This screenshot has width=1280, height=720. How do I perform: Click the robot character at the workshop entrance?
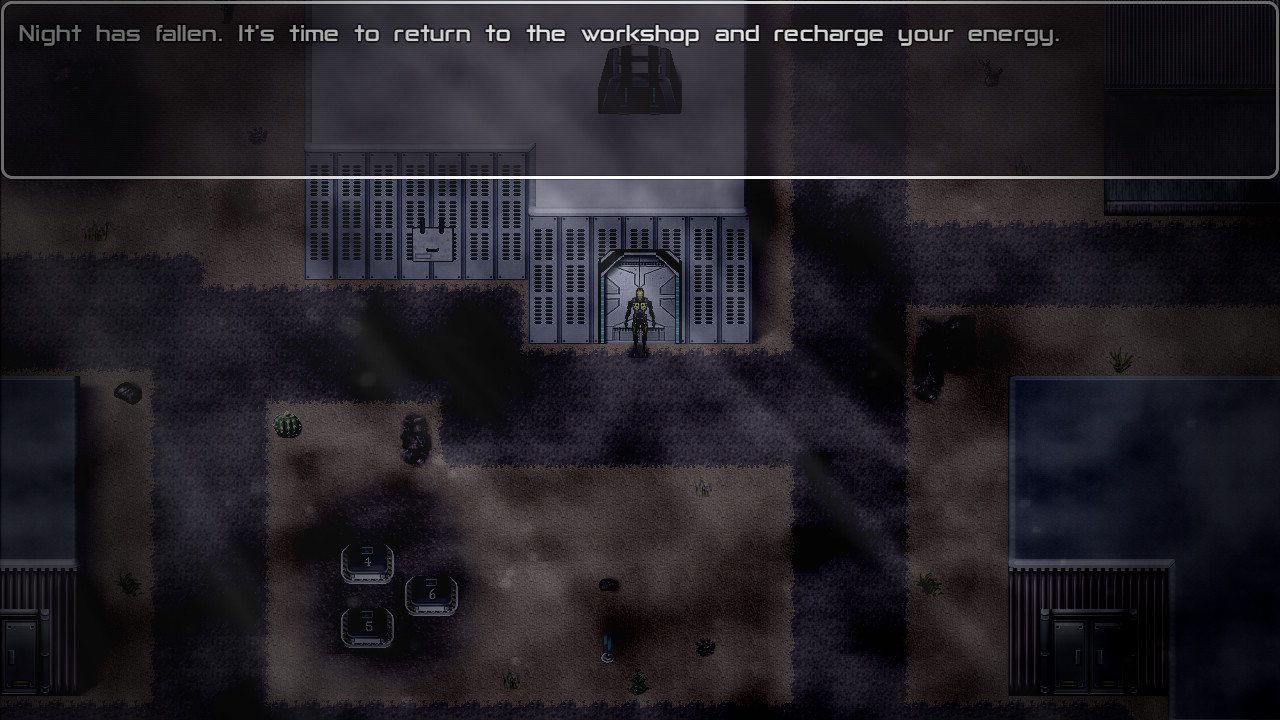coord(638,310)
